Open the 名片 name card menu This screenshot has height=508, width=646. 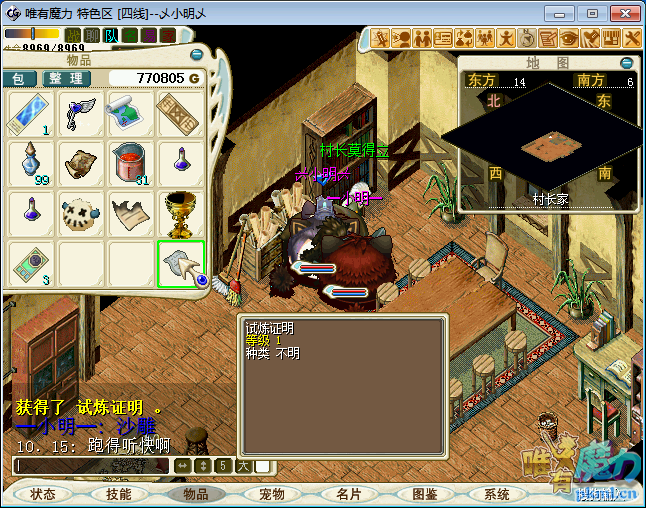click(349, 494)
